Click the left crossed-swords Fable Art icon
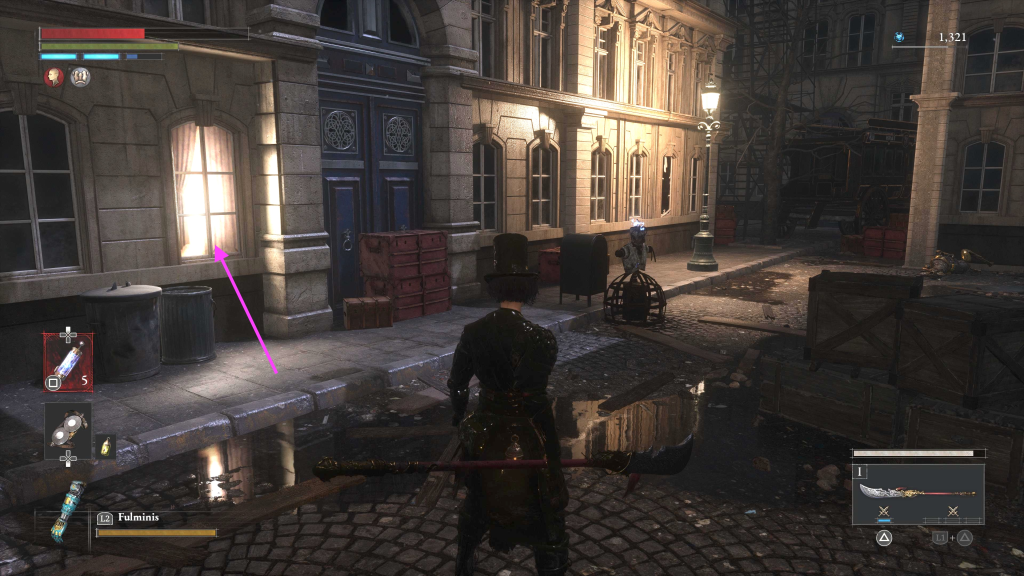The image size is (1024, 576). pyautogui.click(x=883, y=512)
